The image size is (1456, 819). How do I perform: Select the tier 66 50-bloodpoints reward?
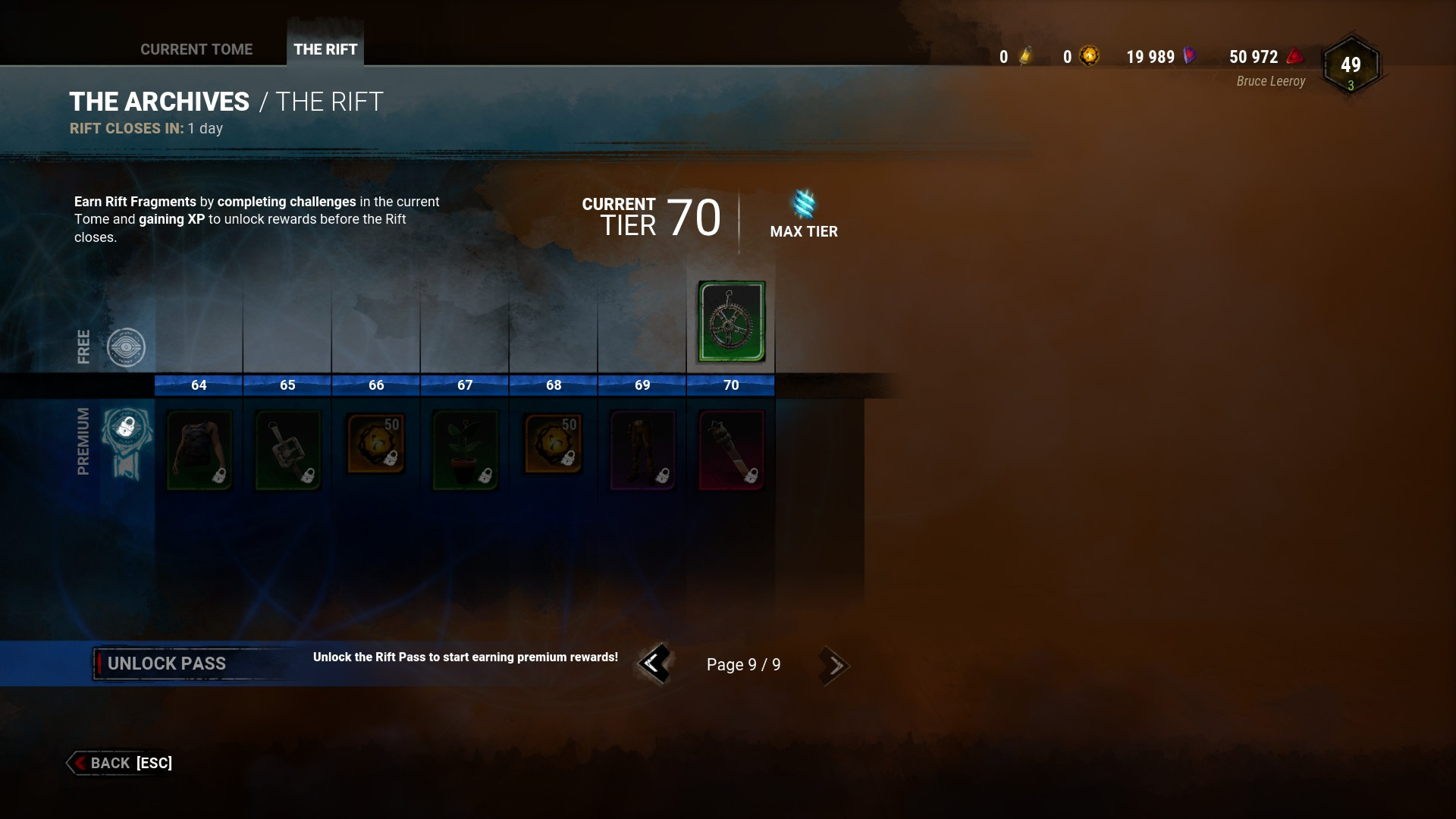376,445
